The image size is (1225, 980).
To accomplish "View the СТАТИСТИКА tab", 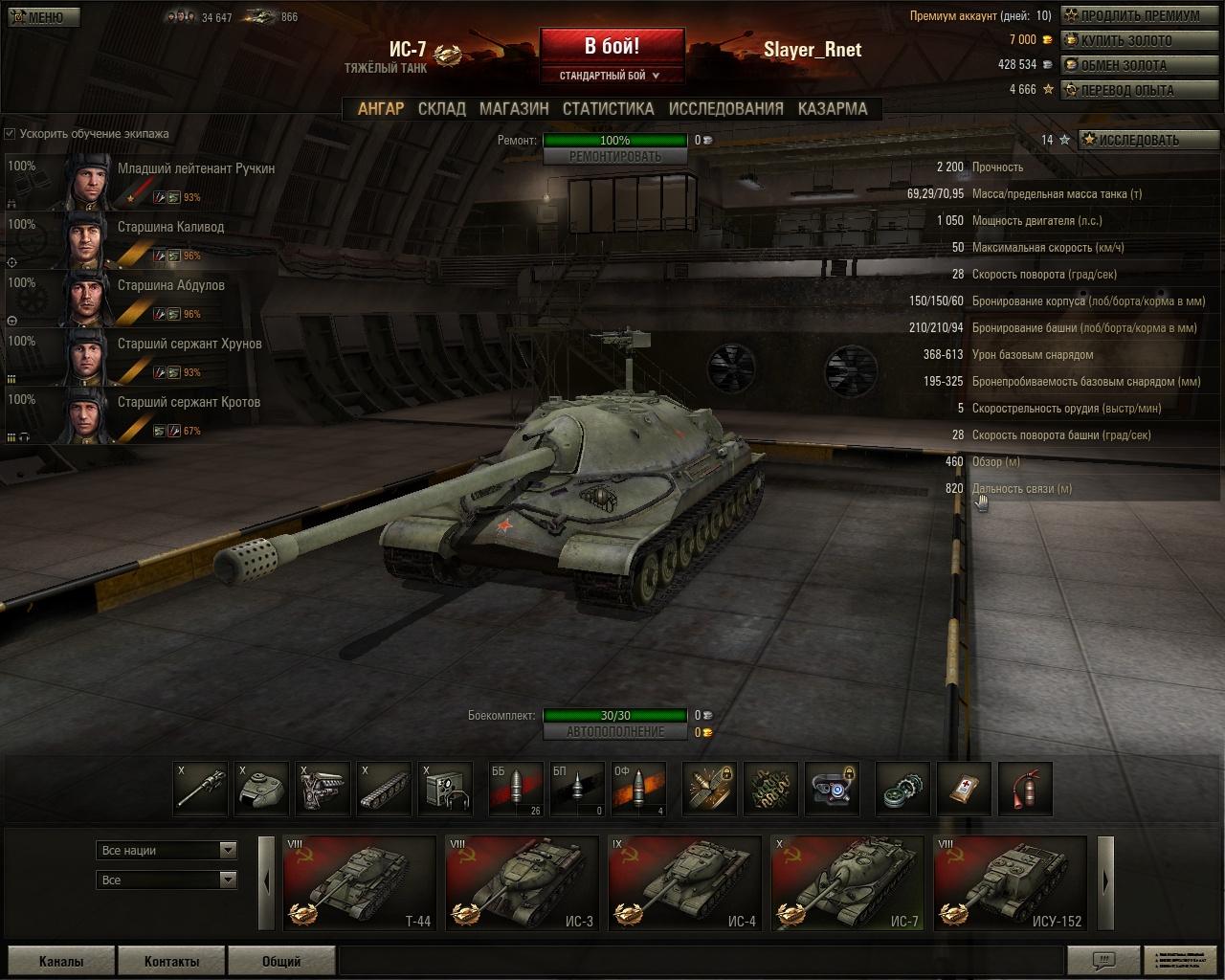I will [608, 109].
